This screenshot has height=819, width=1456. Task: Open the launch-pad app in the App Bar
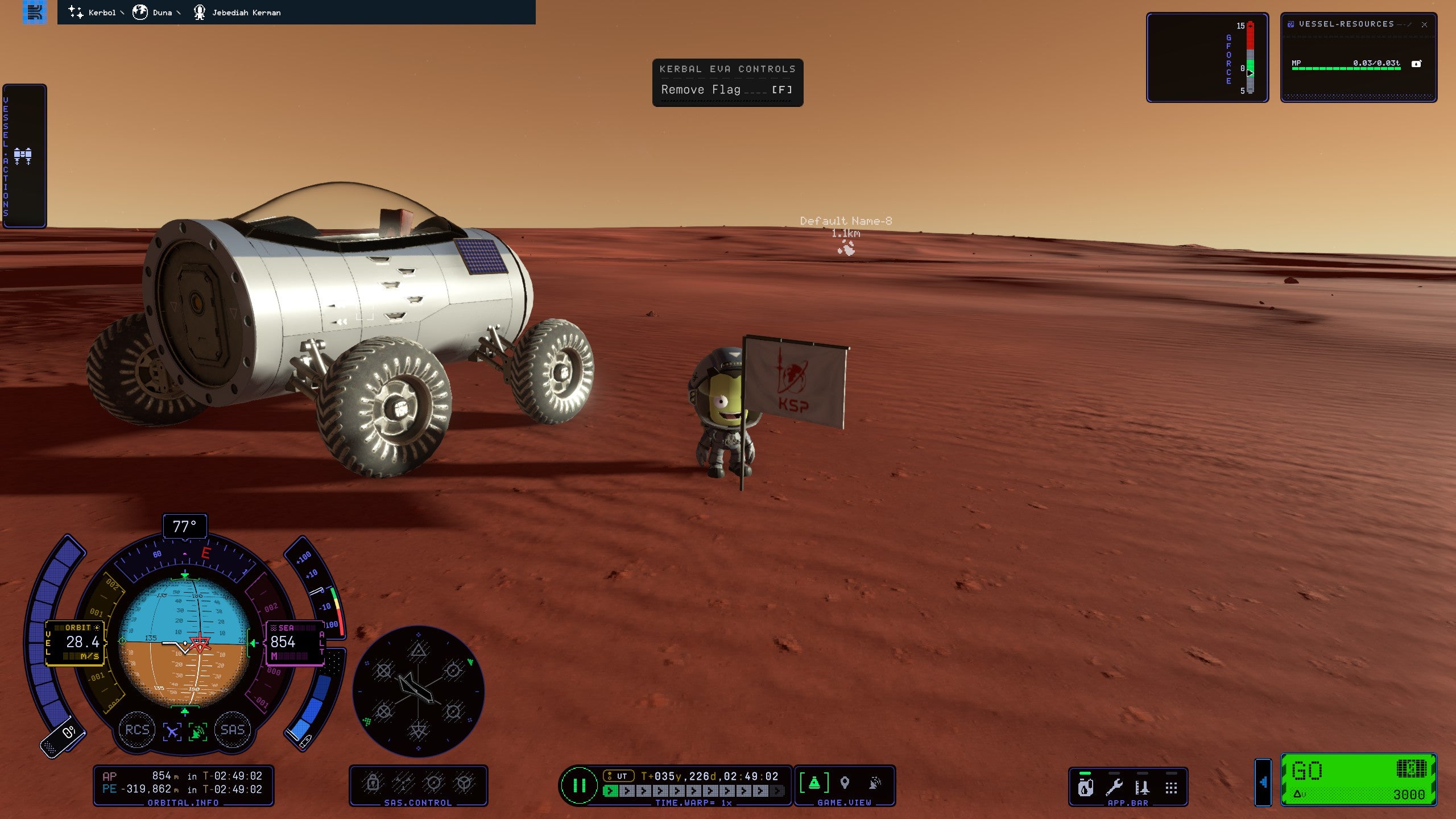[1142, 788]
